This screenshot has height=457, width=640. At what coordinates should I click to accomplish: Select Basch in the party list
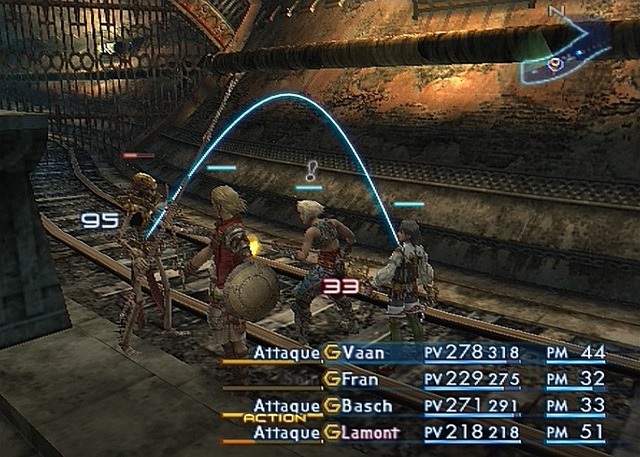pos(366,407)
